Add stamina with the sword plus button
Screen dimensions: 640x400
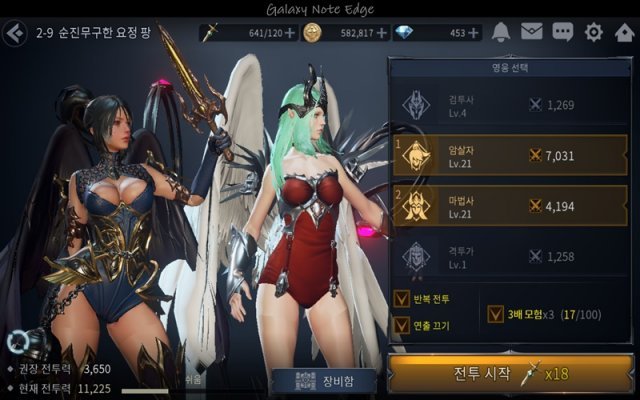[290, 33]
